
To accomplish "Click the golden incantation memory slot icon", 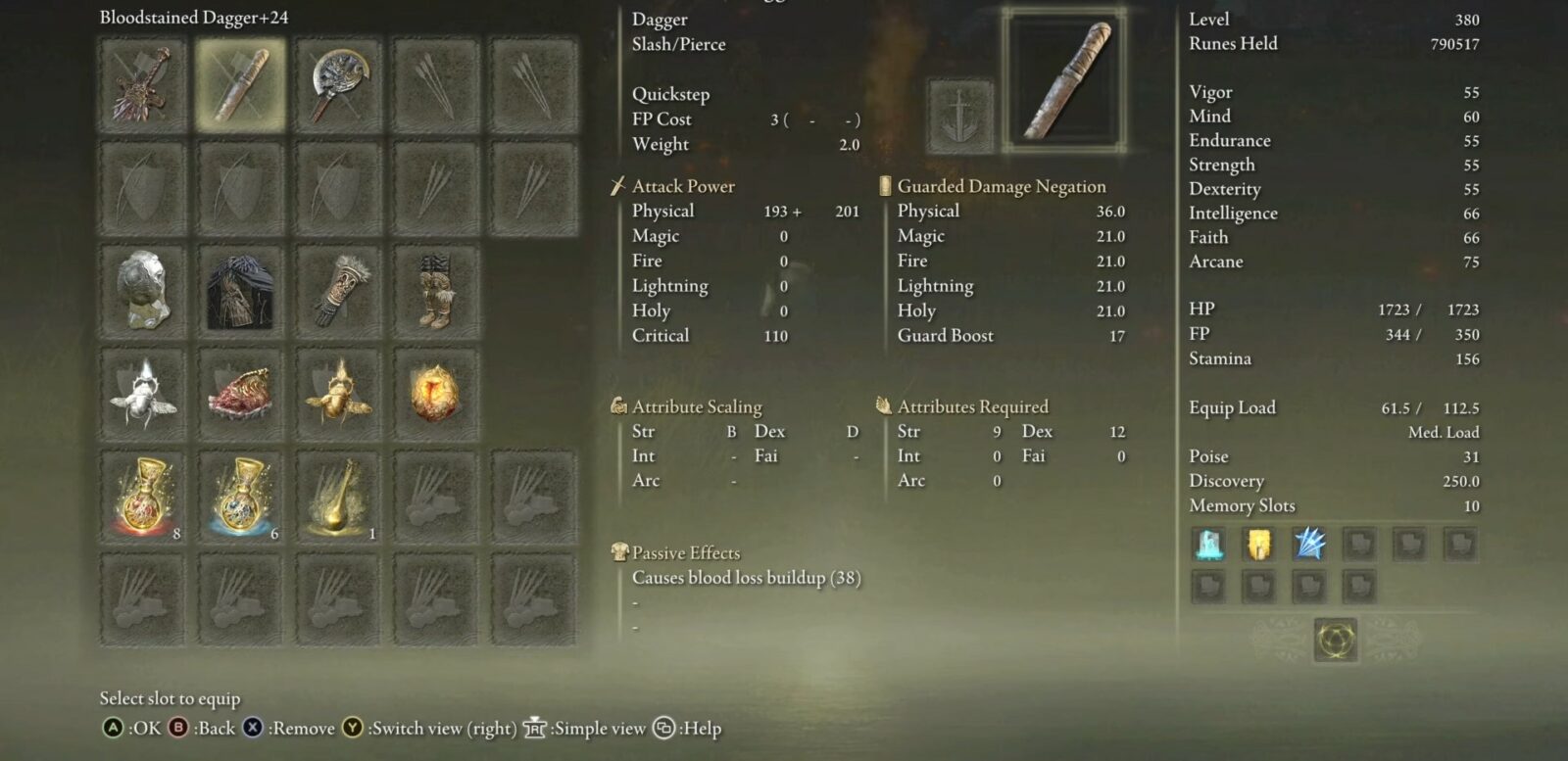I will 1259,544.
